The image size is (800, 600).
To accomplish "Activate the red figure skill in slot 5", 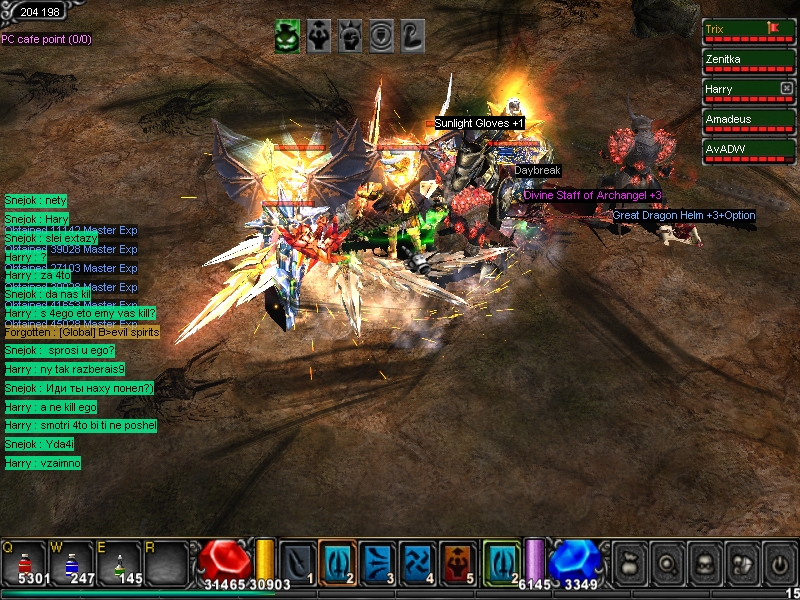I will pyautogui.click(x=458, y=560).
